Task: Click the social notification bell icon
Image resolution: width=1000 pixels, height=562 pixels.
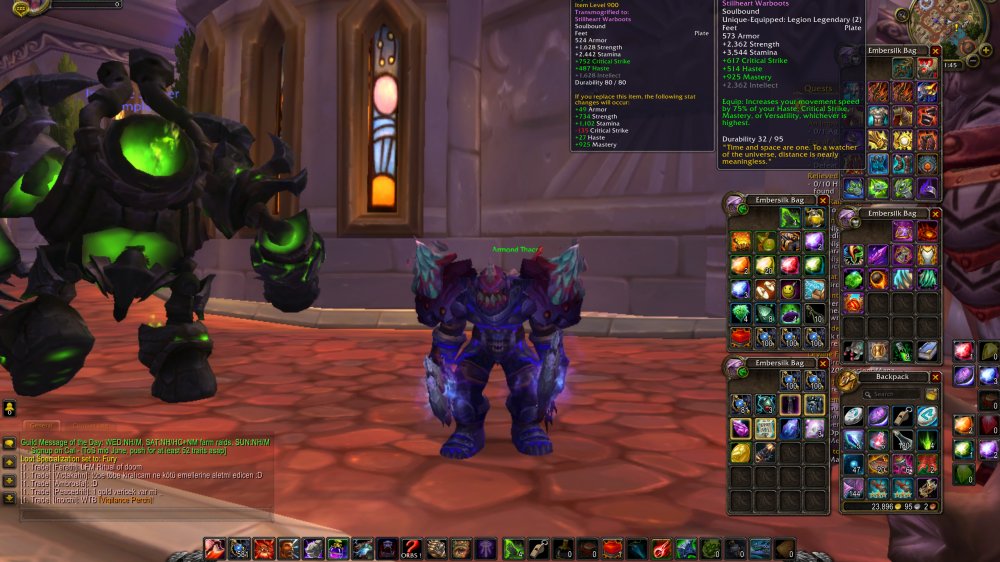Action: tap(9, 407)
